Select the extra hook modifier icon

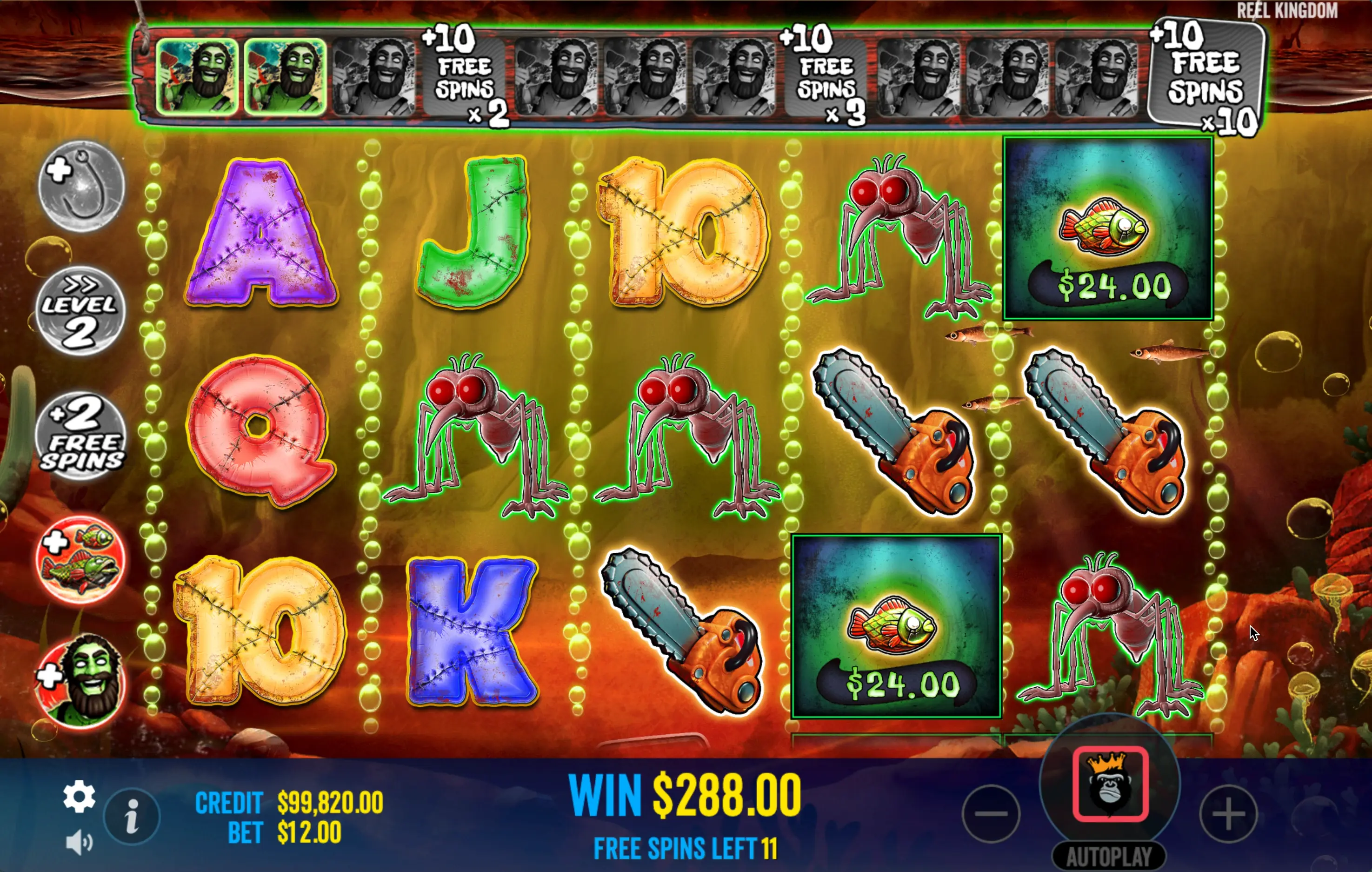pos(81,185)
